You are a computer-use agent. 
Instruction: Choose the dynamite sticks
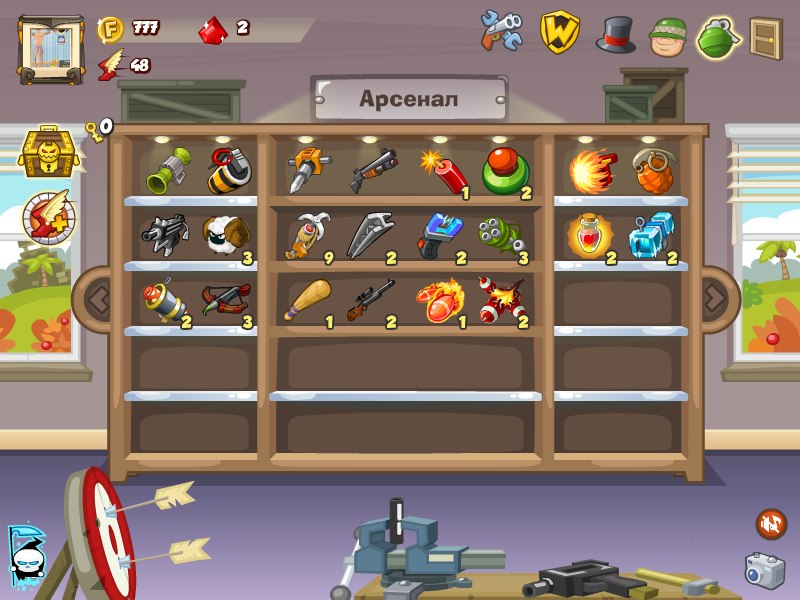[x=443, y=171]
